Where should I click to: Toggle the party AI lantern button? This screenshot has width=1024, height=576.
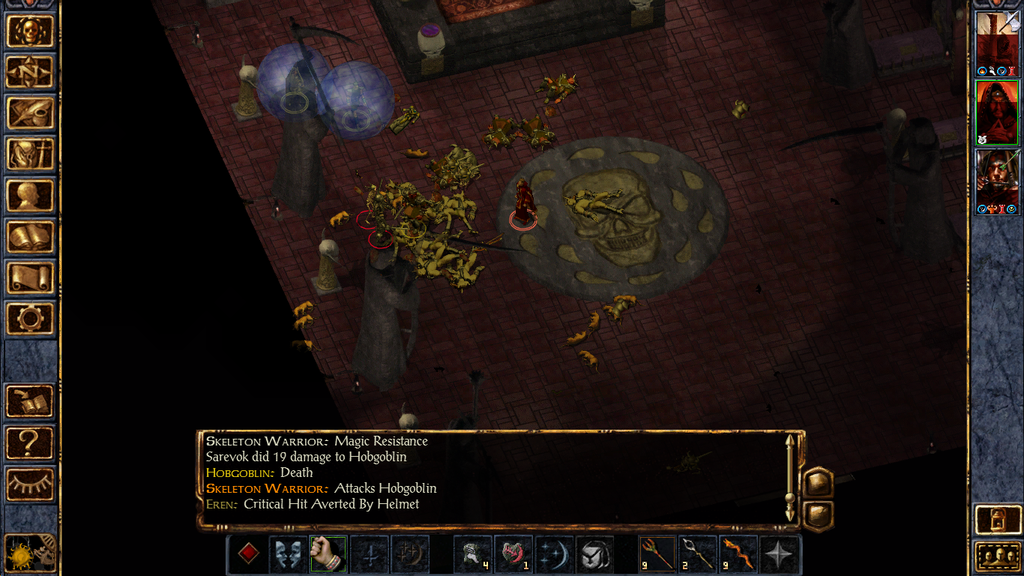point(997,520)
